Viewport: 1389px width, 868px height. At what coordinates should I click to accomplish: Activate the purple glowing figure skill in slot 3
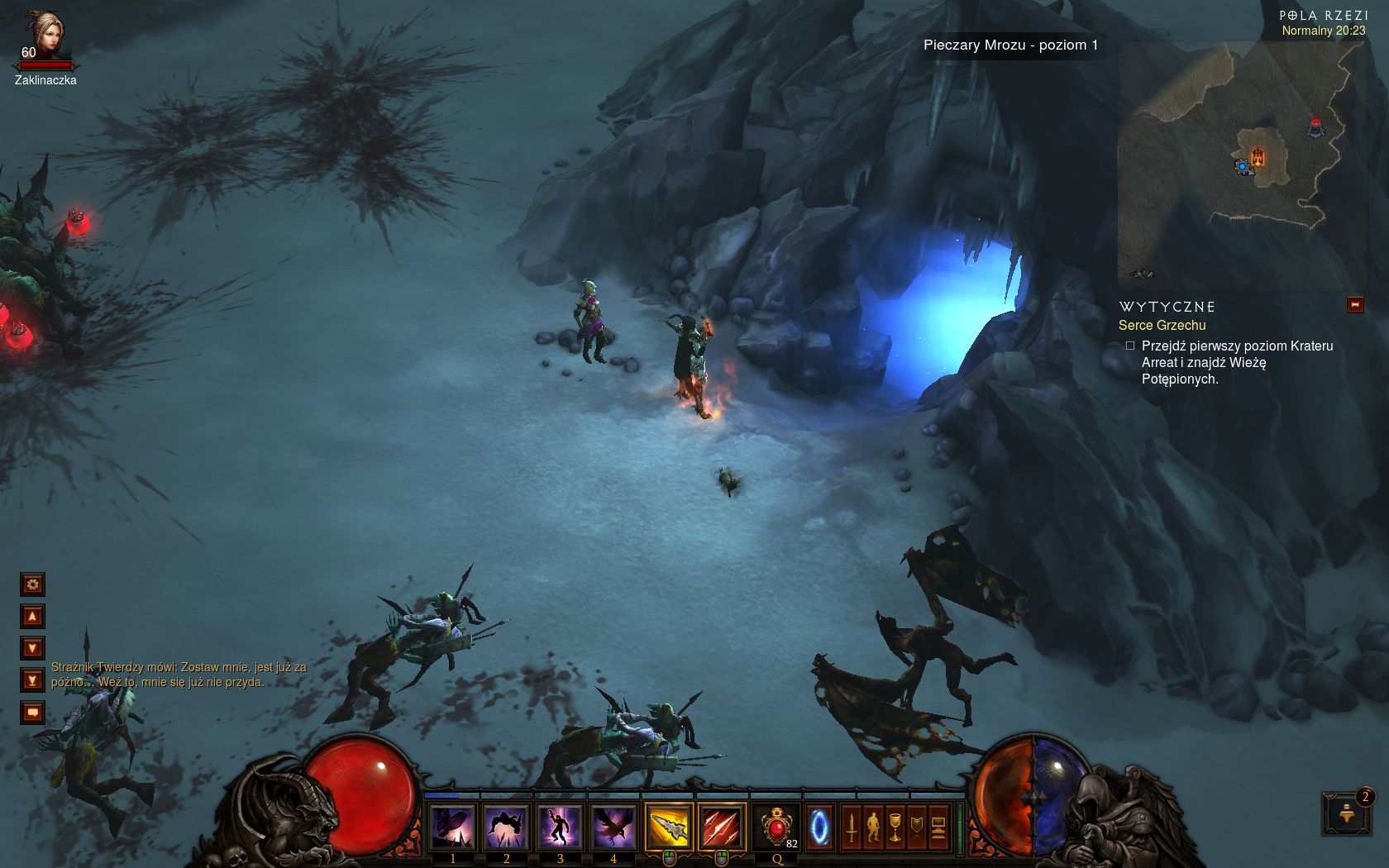(x=560, y=827)
